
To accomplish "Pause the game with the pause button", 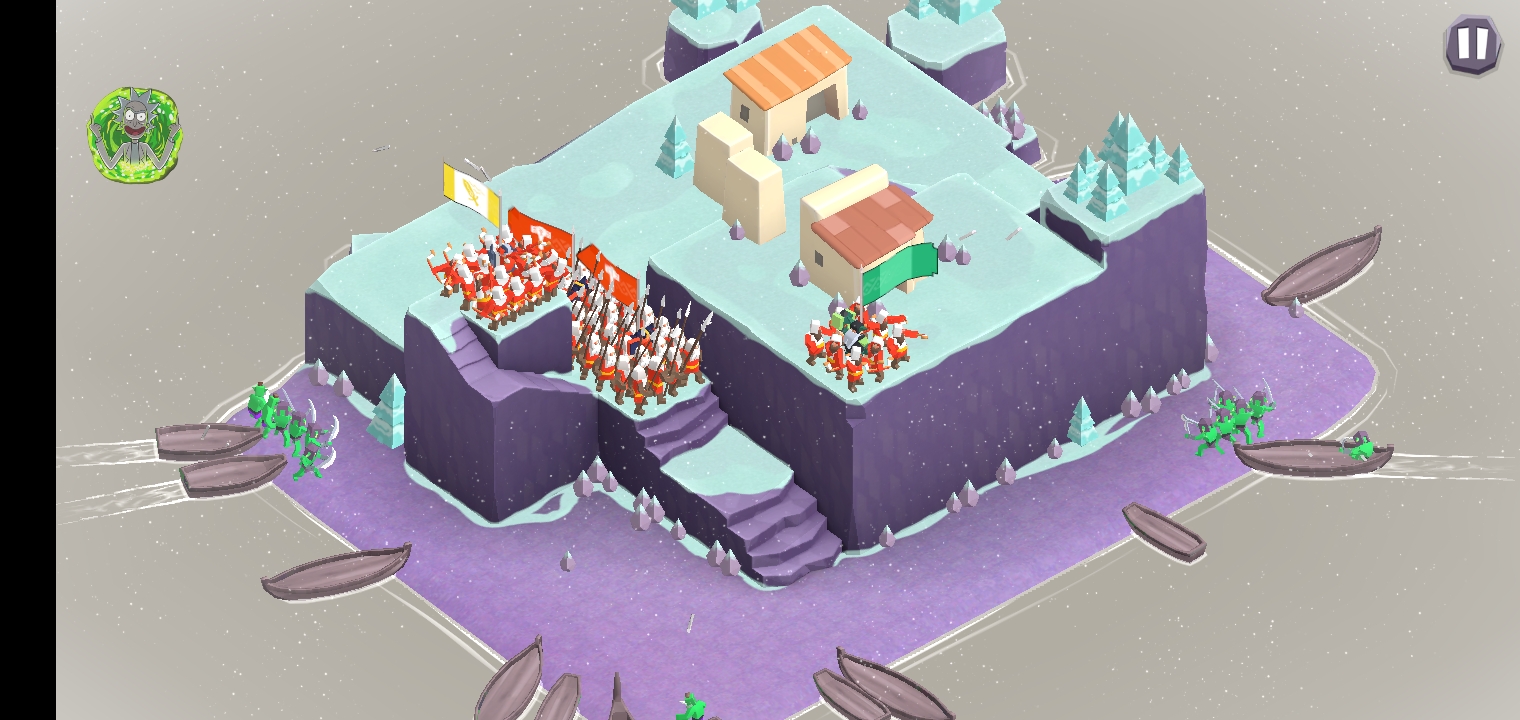I will tap(1472, 45).
